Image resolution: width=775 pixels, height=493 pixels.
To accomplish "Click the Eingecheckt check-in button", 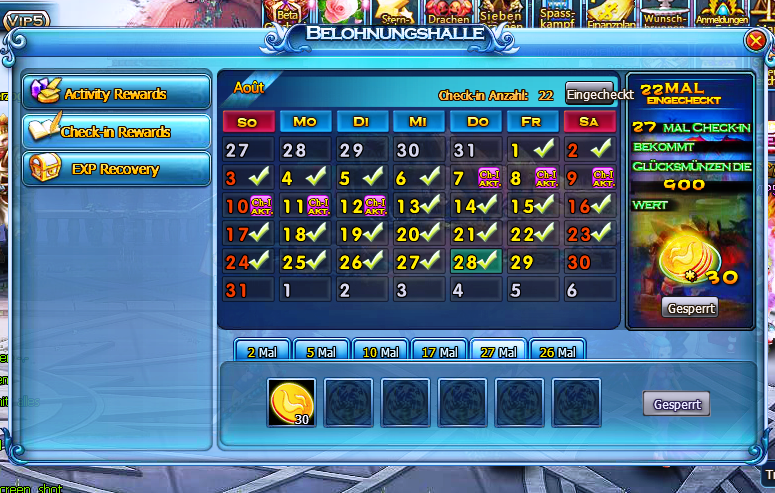I will [600, 95].
